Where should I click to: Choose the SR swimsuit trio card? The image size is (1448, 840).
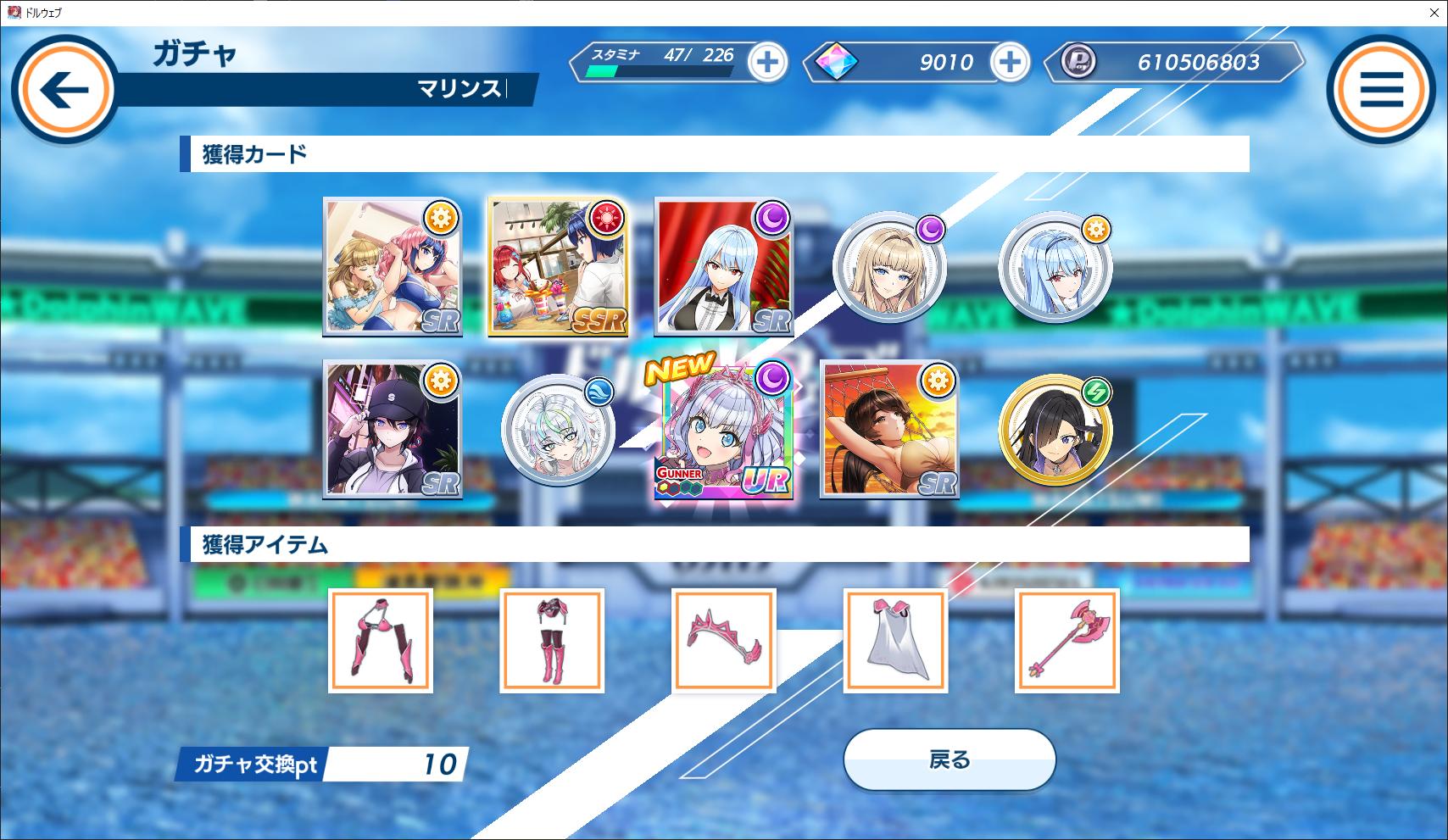pos(393,268)
